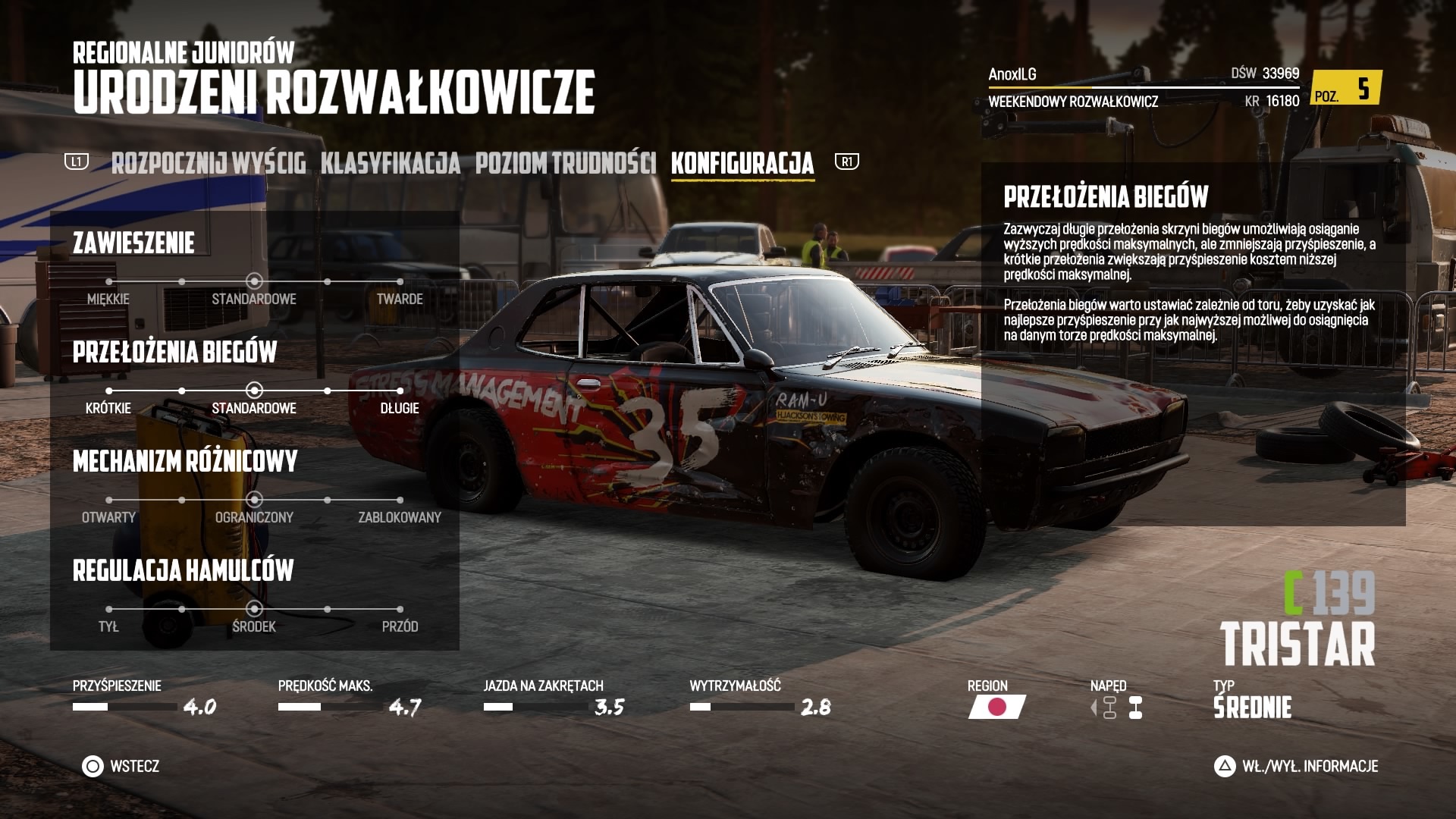This screenshot has width=1456, height=819.
Task: Move brake balance to Tył
Action: coord(109,610)
